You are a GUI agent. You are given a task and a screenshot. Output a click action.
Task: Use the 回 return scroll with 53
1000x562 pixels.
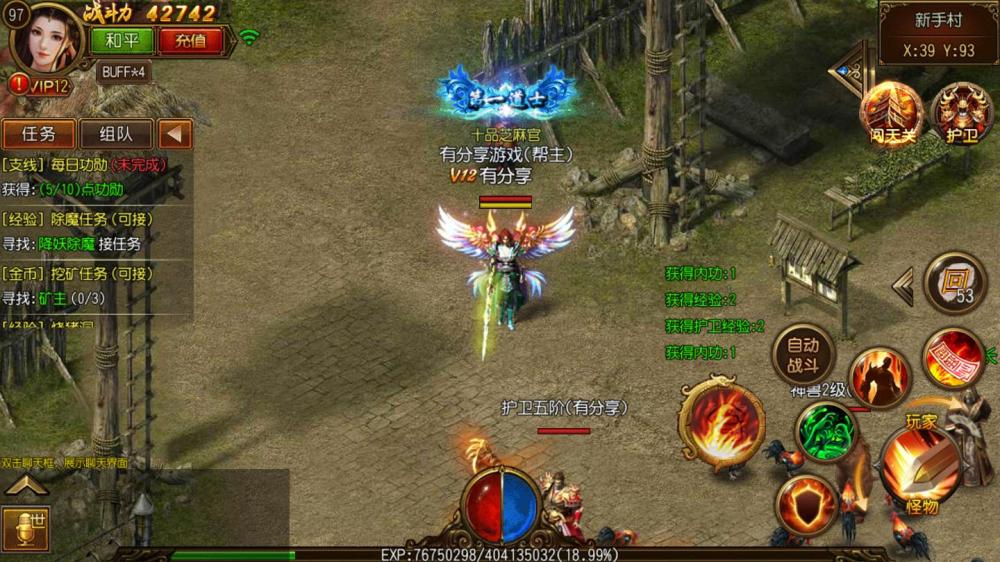954,281
